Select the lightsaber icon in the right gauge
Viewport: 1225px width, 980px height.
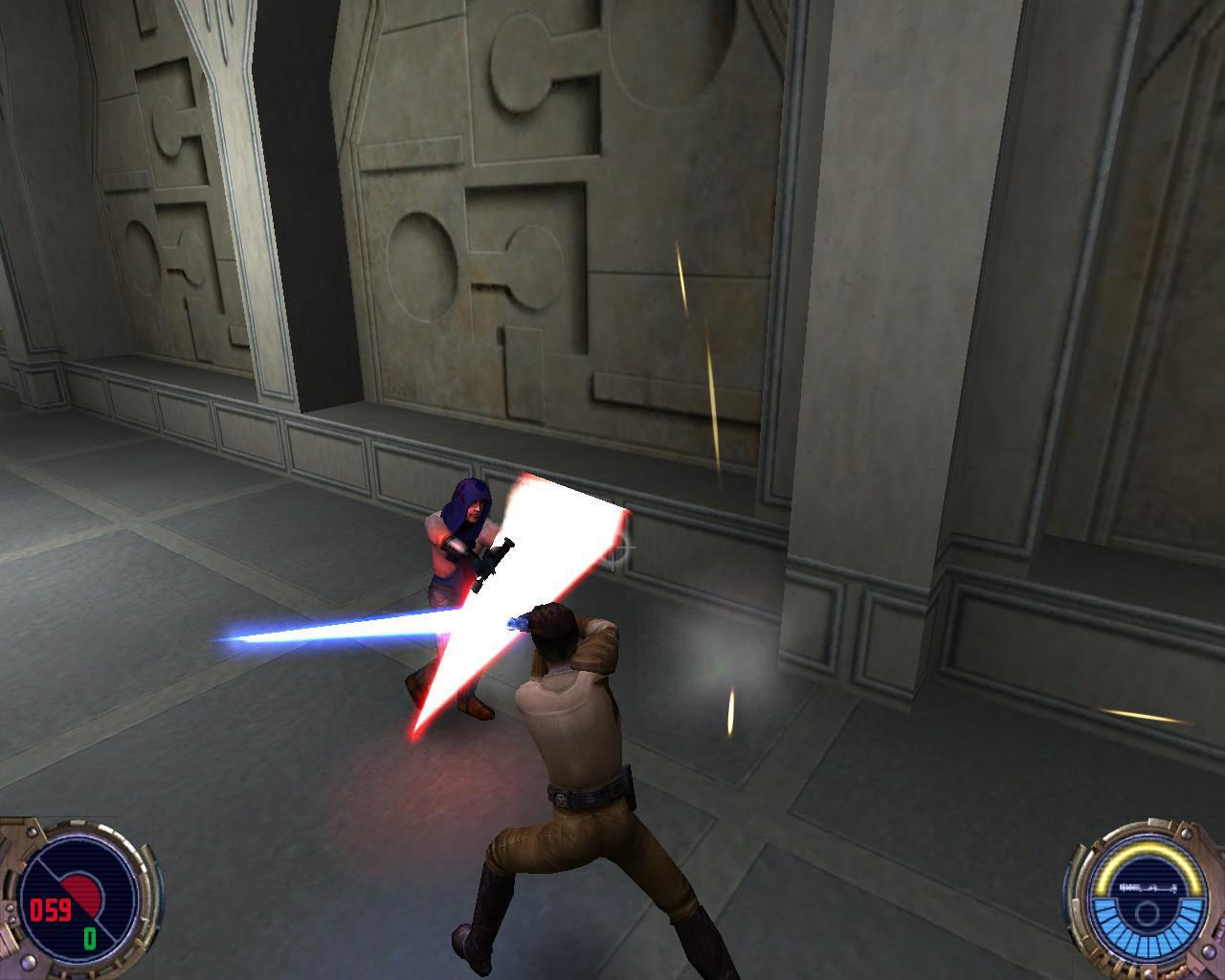1148,886
